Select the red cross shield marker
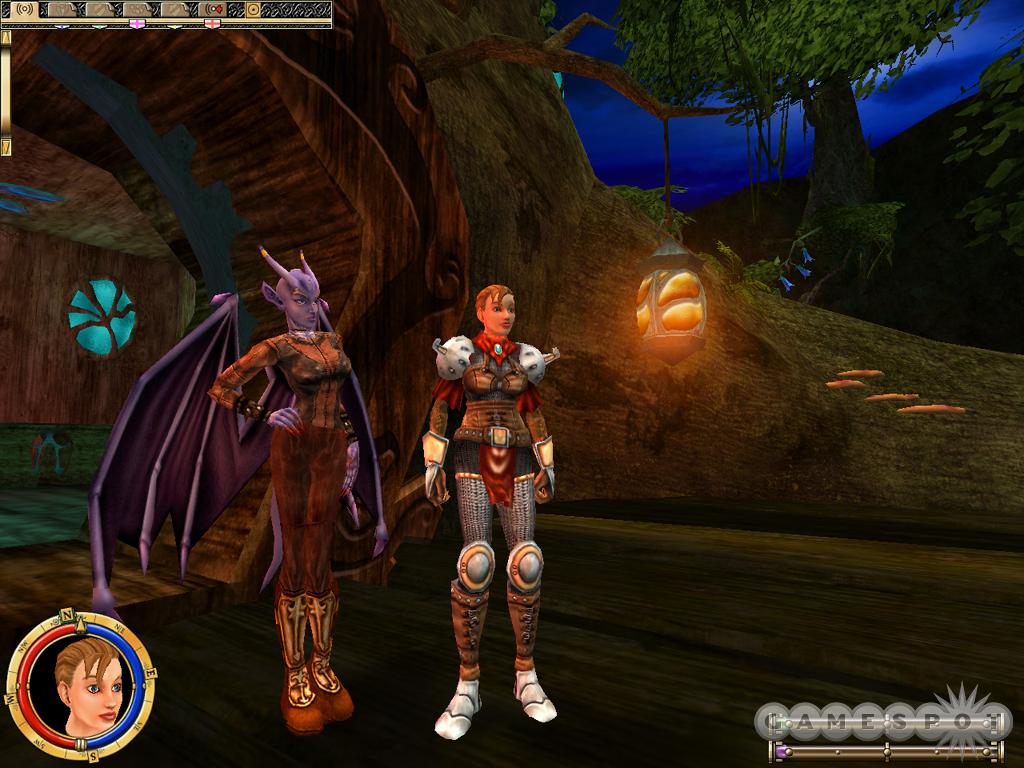This screenshot has width=1024, height=768. [212, 22]
